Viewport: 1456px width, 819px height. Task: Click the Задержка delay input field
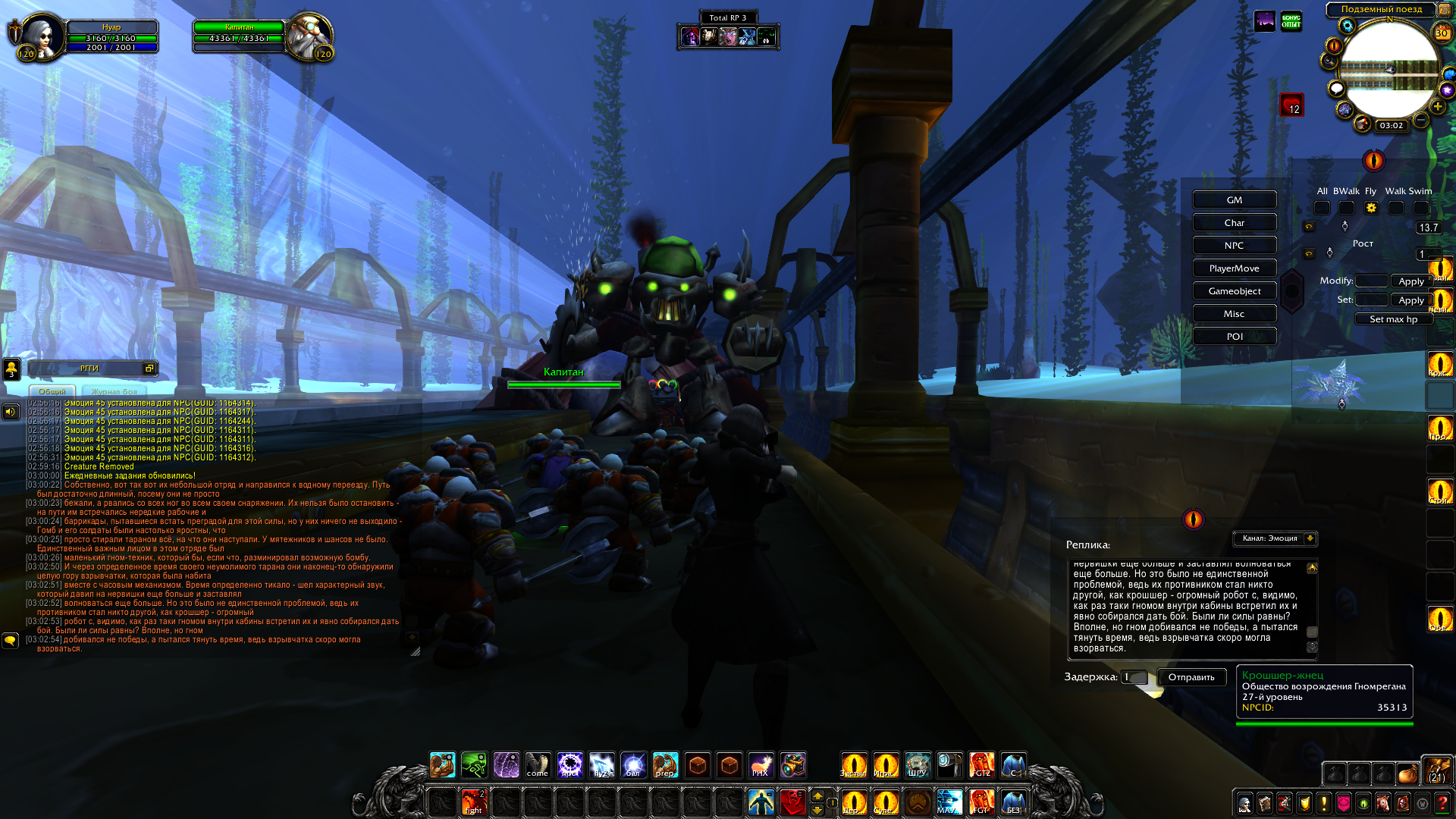pos(1134,677)
